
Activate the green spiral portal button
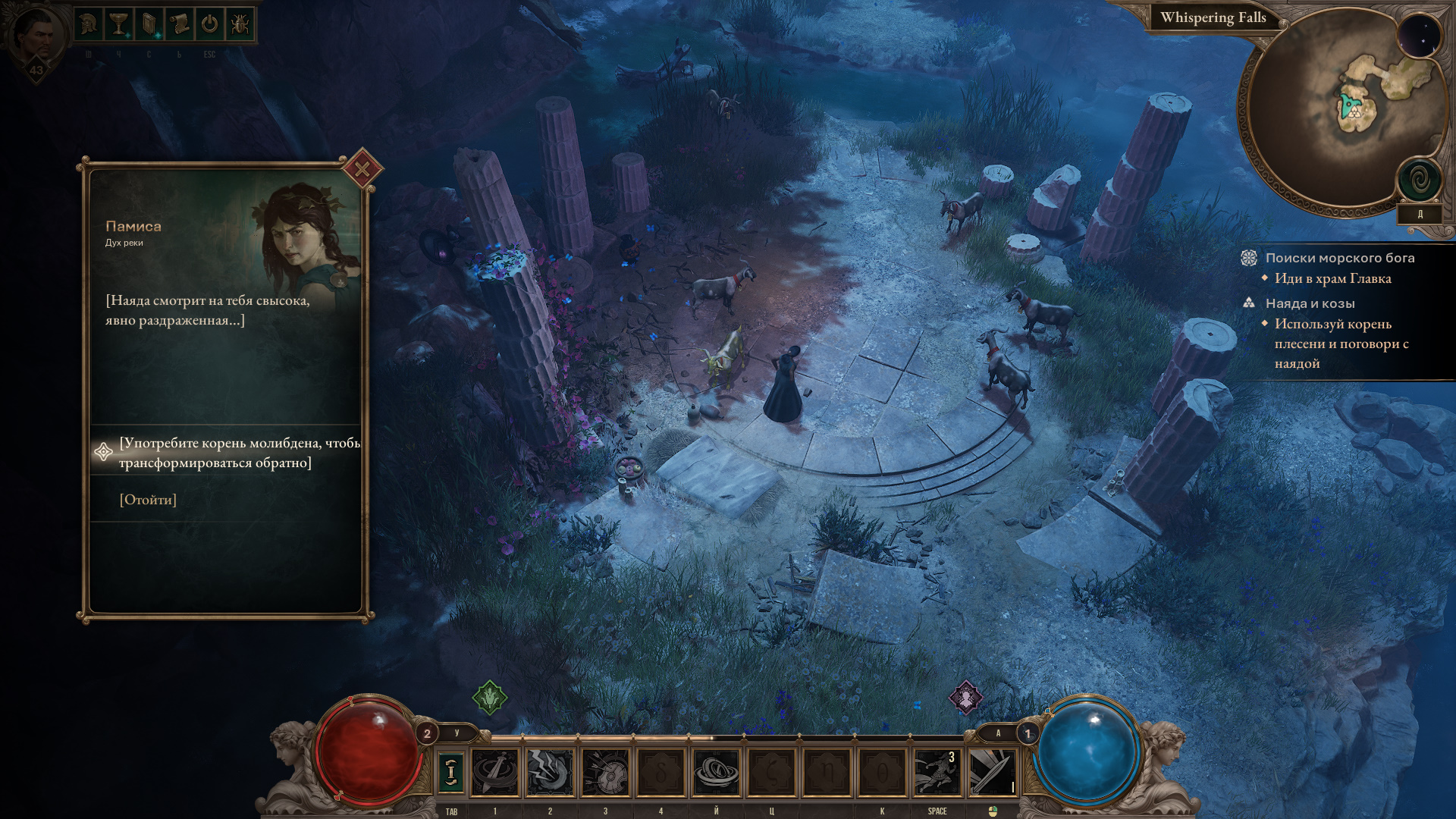pos(1419,180)
